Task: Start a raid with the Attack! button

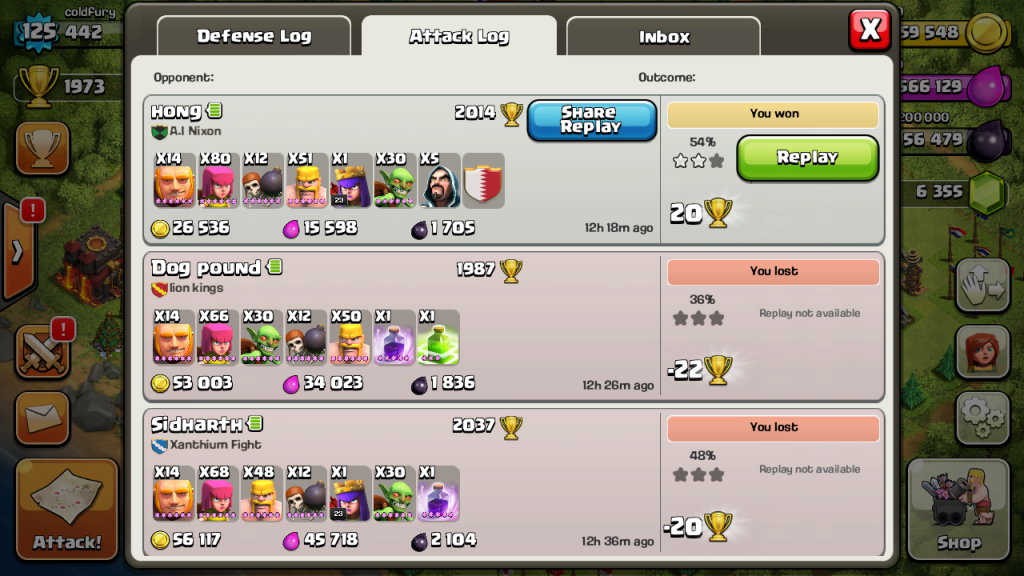Action: pyautogui.click(x=67, y=510)
